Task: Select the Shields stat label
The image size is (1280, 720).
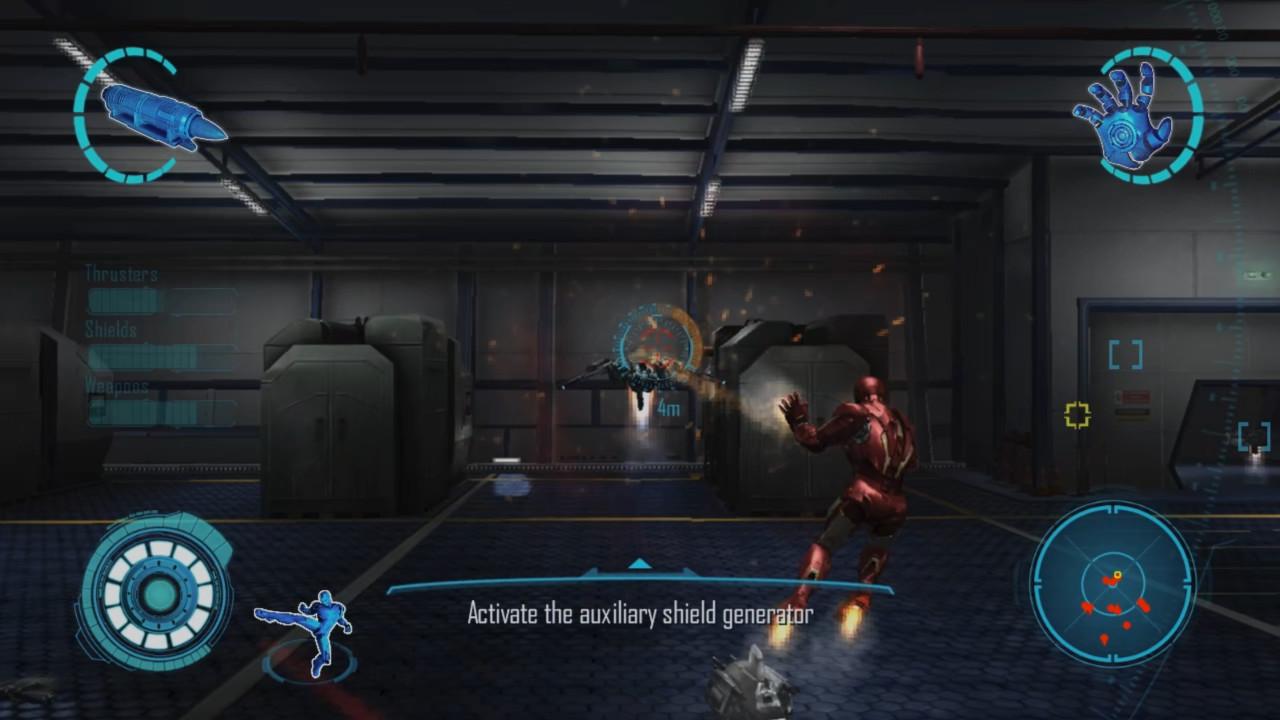Action: [x=110, y=330]
